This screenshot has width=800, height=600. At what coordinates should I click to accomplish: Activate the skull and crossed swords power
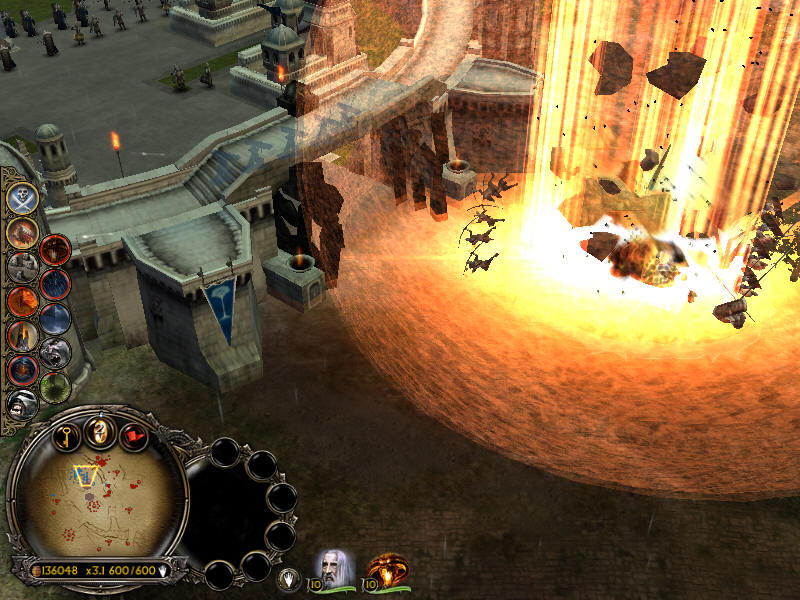[x=22, y=197]
